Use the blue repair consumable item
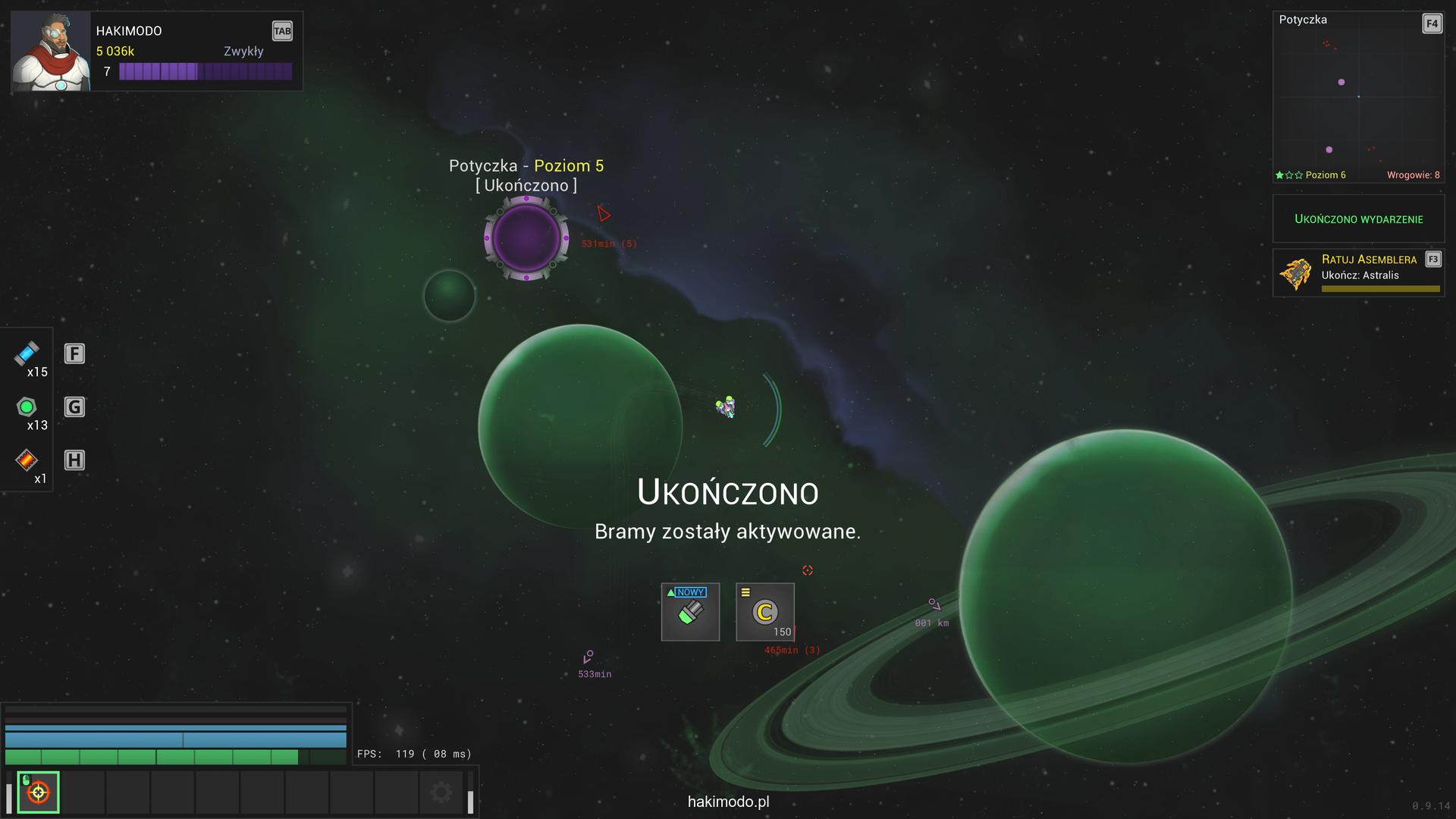1456x819 pixels. [x=27, y=353]
